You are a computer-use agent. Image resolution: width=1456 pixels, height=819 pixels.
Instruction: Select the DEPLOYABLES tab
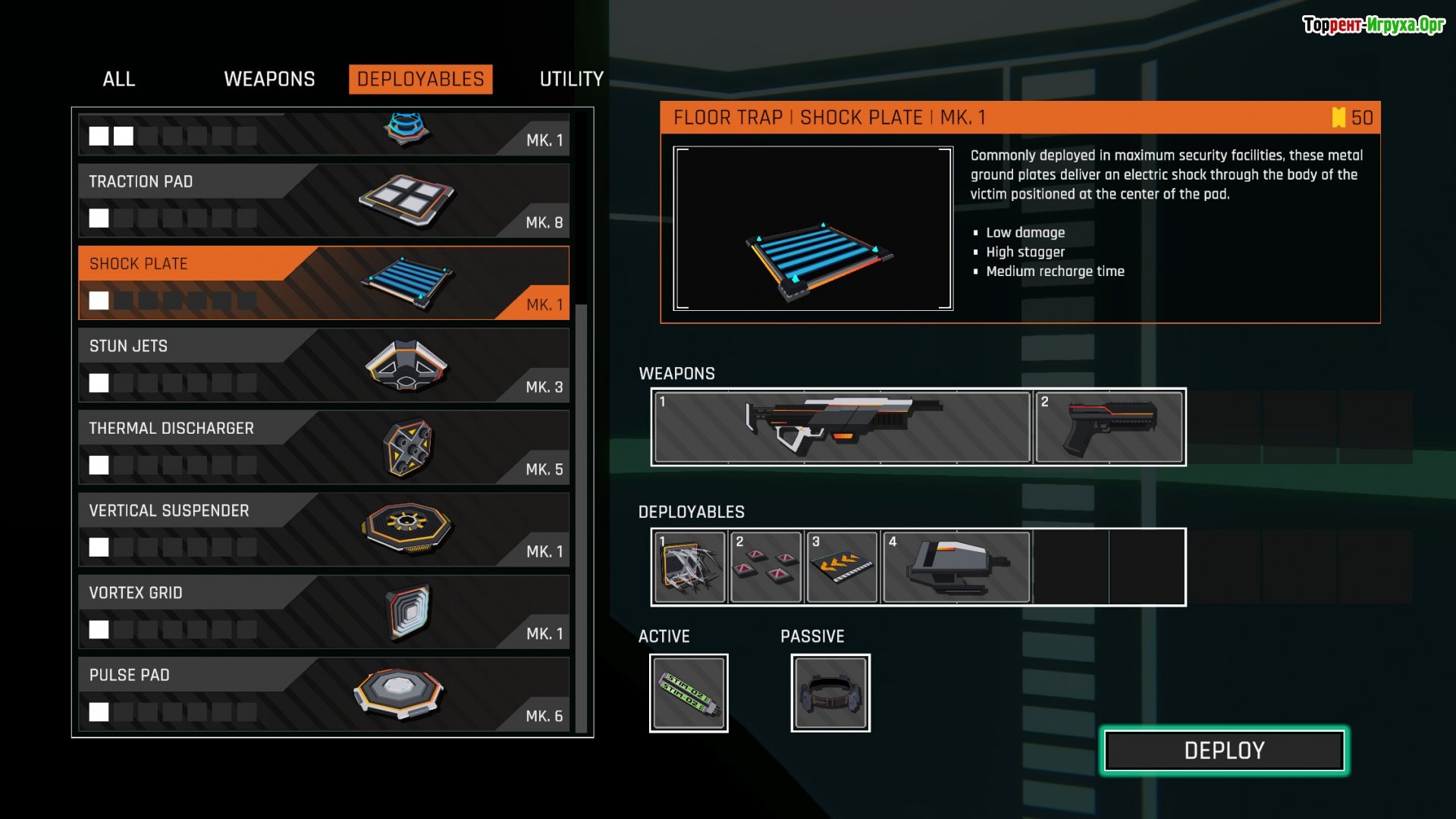[x=420, y=79]
